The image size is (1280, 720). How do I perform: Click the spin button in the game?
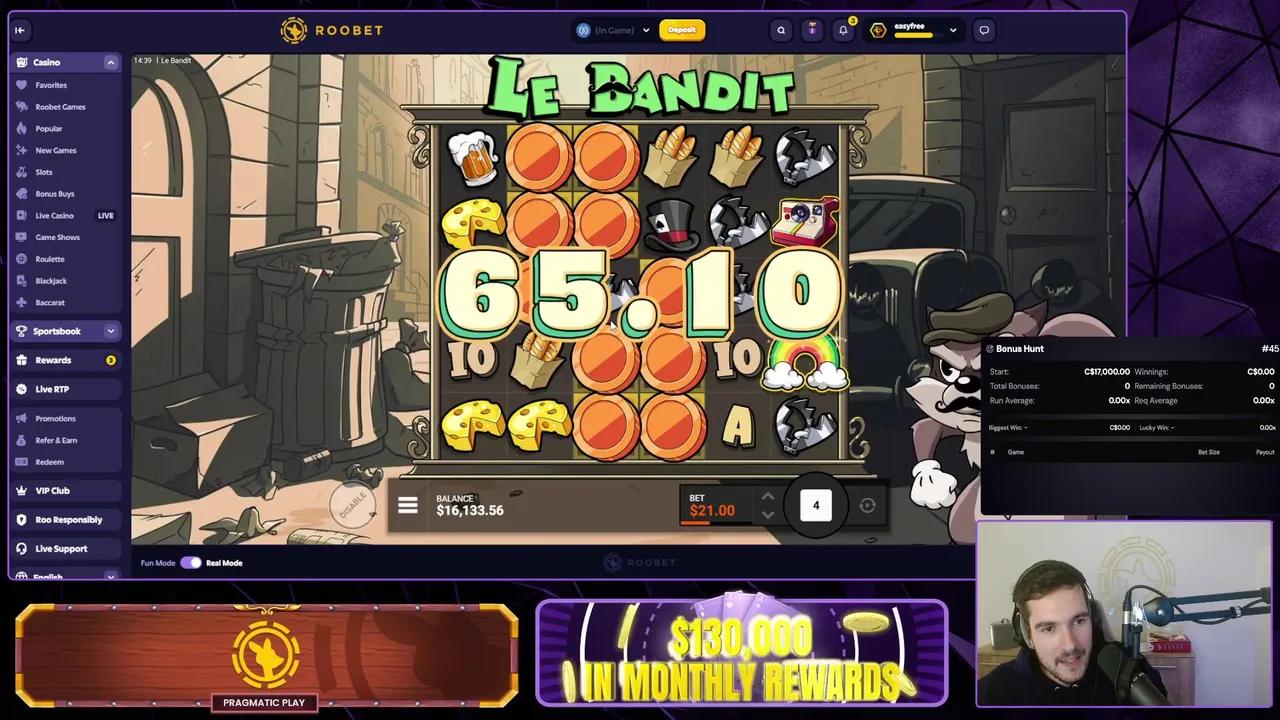click(867, 506)
